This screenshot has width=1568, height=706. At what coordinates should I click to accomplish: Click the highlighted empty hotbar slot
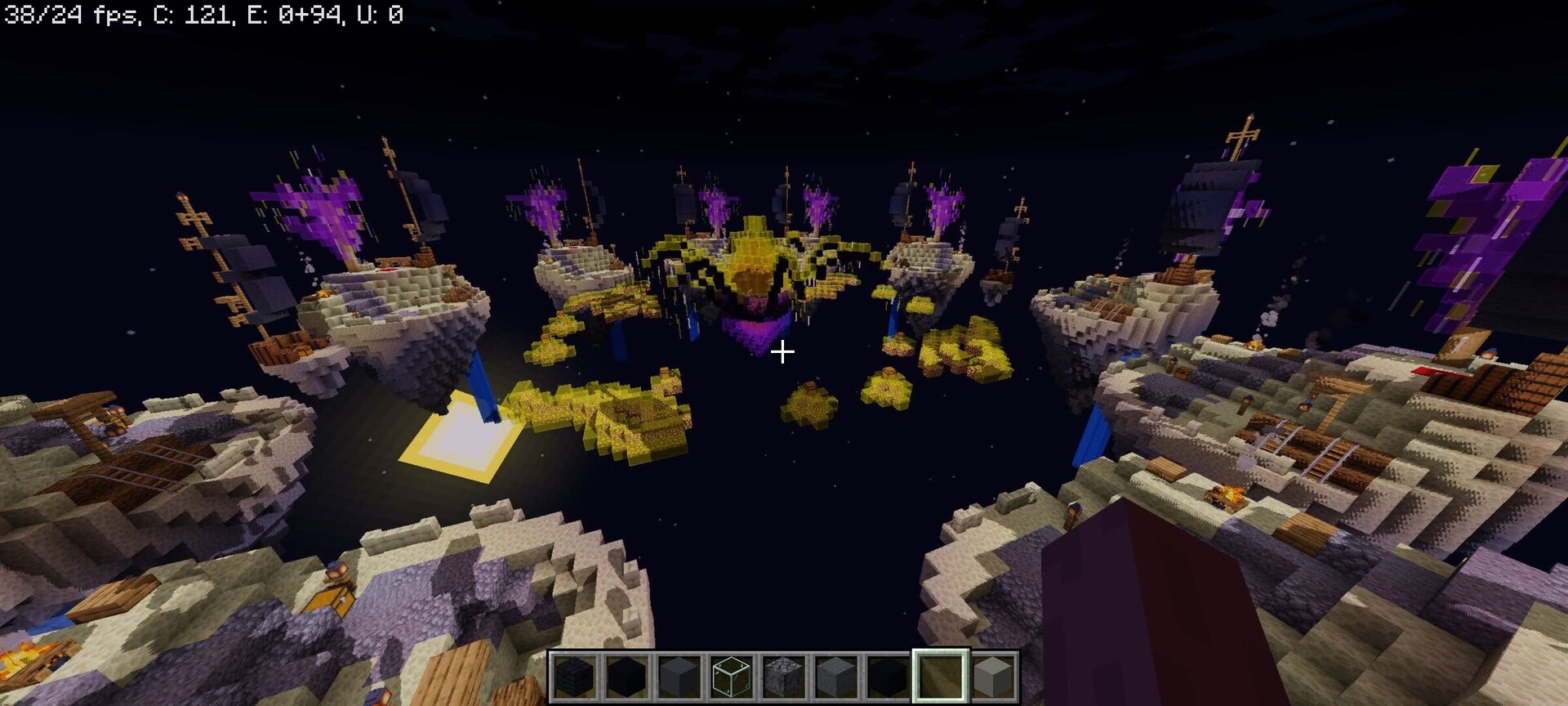pyautogui.click(x=940, y=677)
